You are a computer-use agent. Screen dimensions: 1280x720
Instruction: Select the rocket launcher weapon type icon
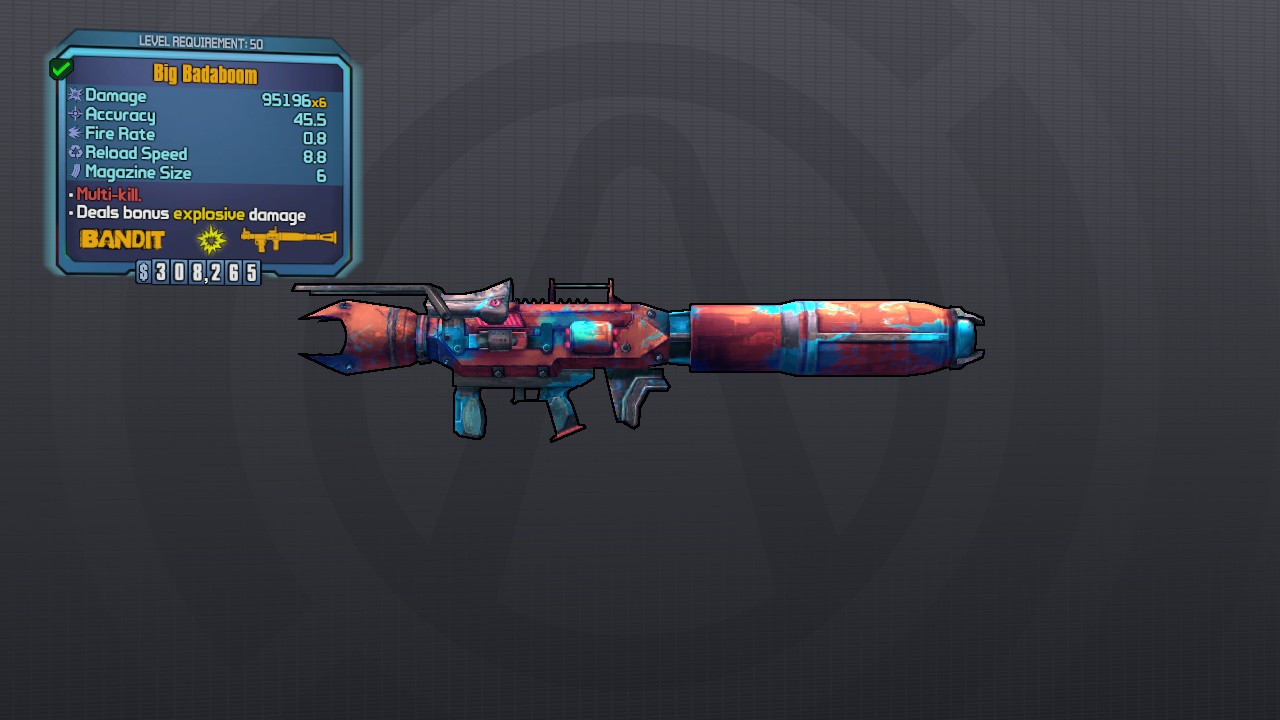288,239
